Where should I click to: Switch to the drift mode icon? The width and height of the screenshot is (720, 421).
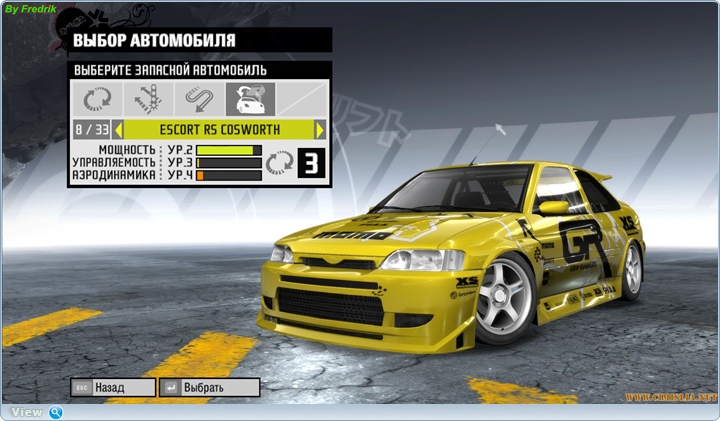[x=199, y=99]
